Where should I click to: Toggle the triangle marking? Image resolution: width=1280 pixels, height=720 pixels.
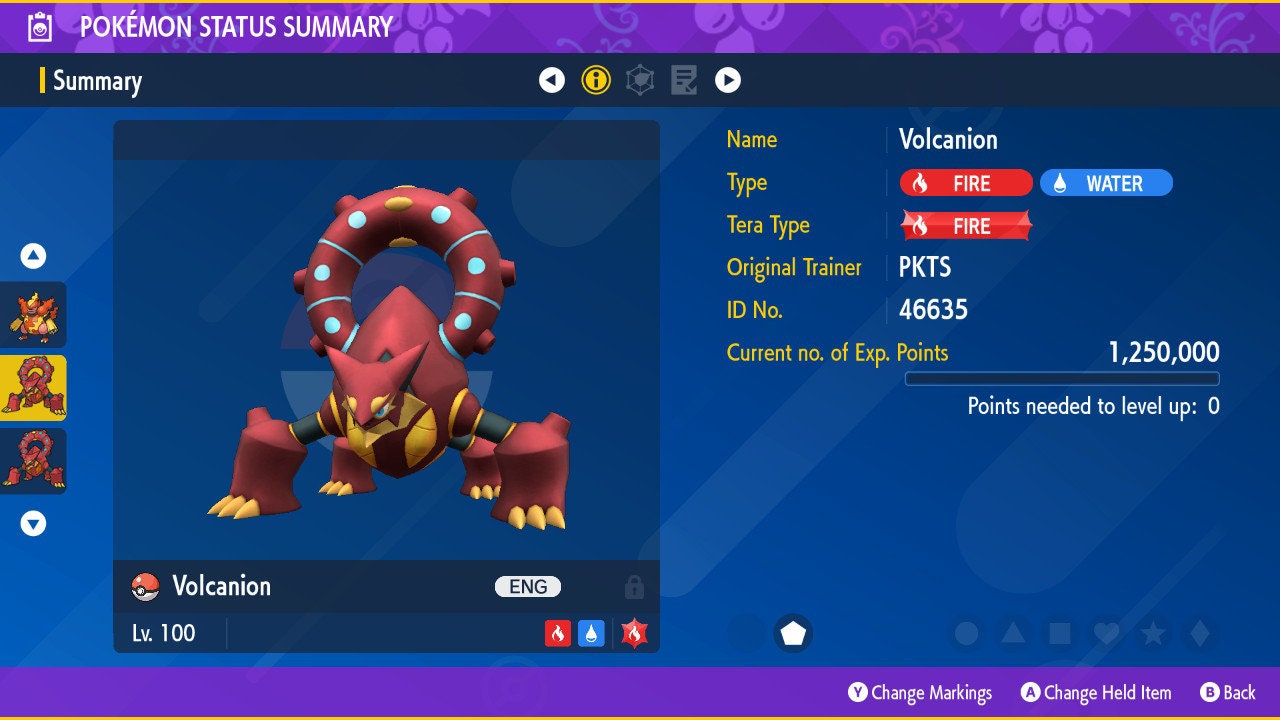tap(1013, 633)
